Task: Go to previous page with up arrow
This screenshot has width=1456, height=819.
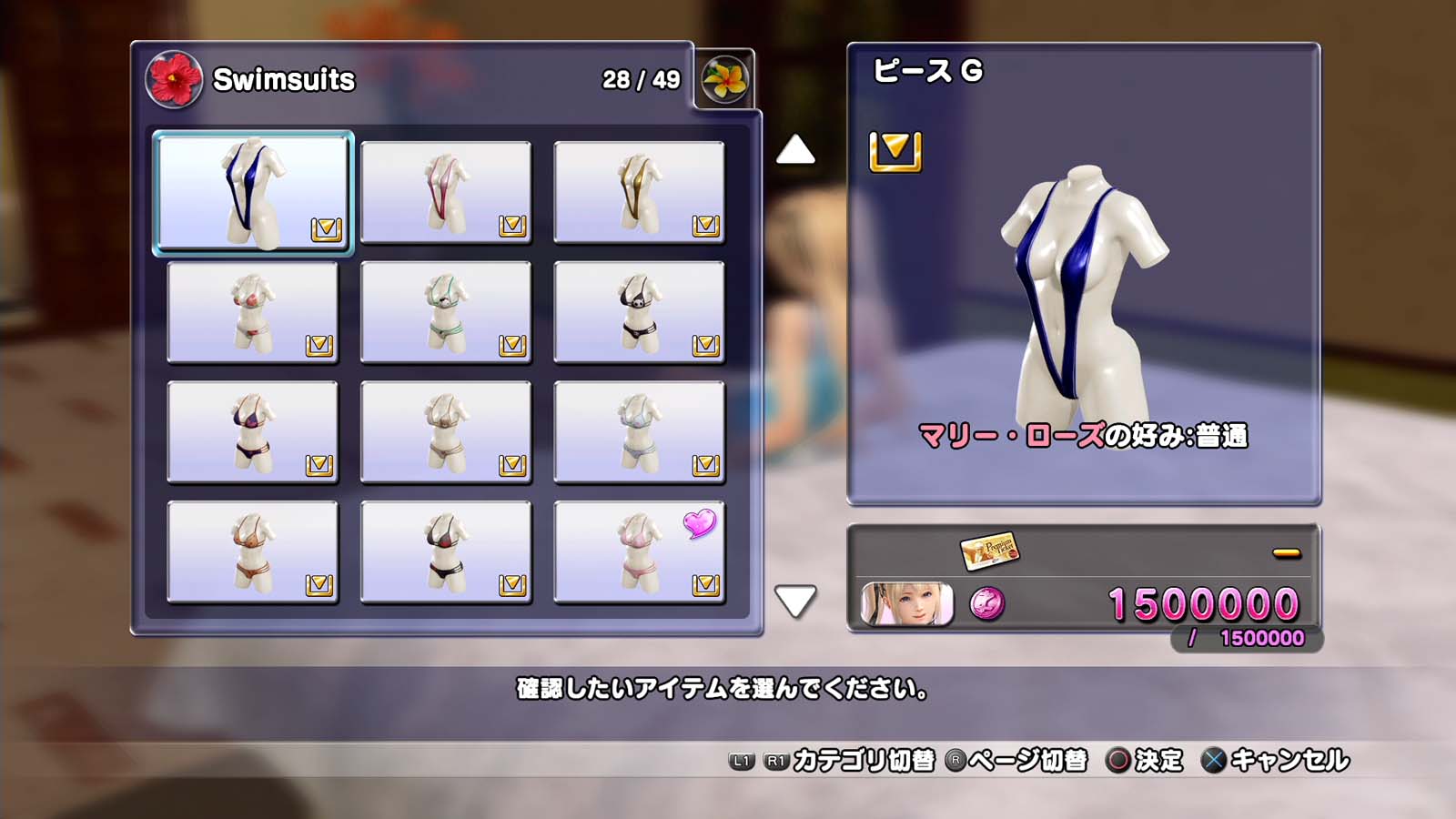Action: (795, 150)
